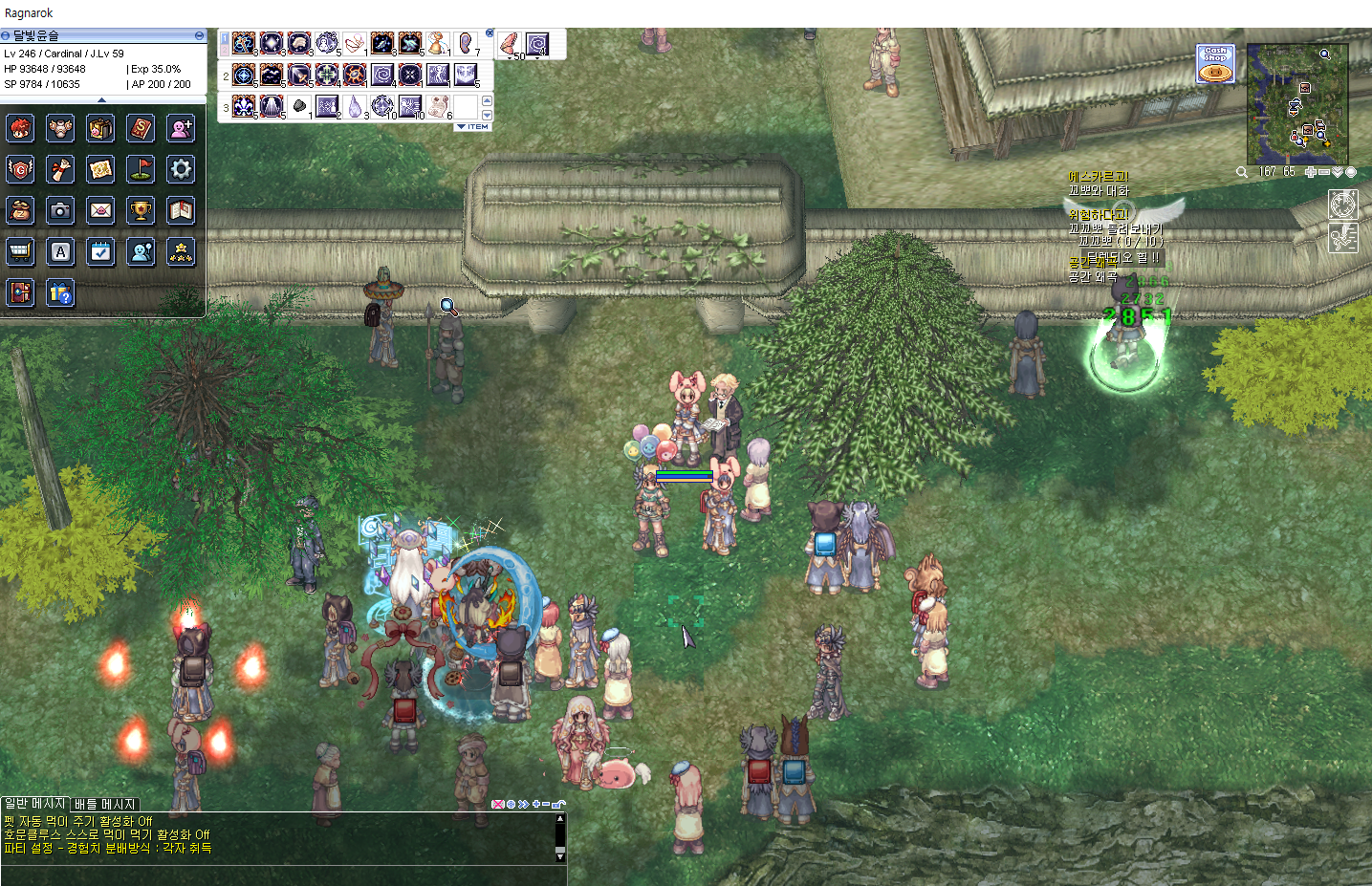
Task: Open the world map parchment icon
Action: [100, 169]
